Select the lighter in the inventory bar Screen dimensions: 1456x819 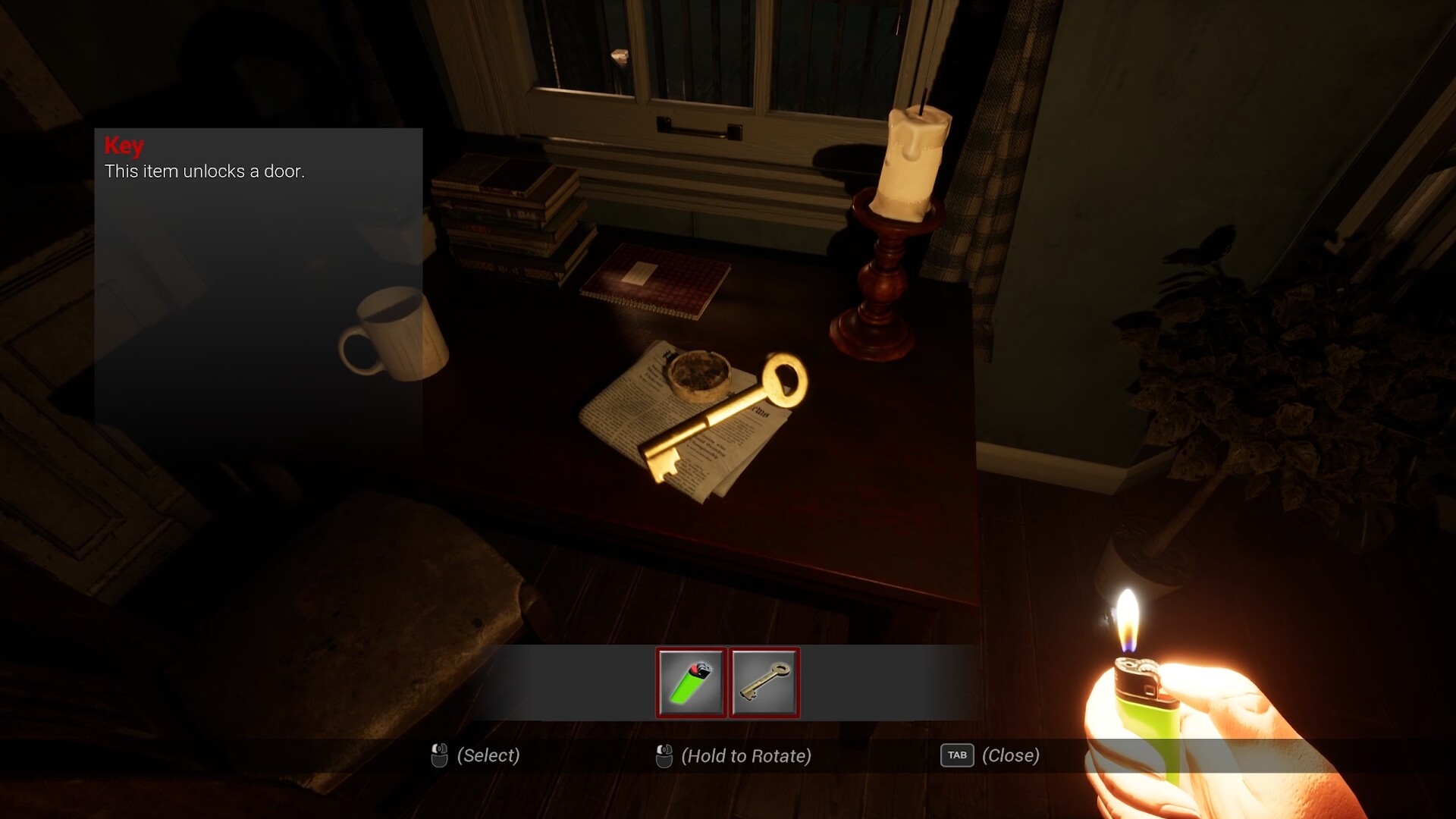pyautogui.click(x=692, y=682)
